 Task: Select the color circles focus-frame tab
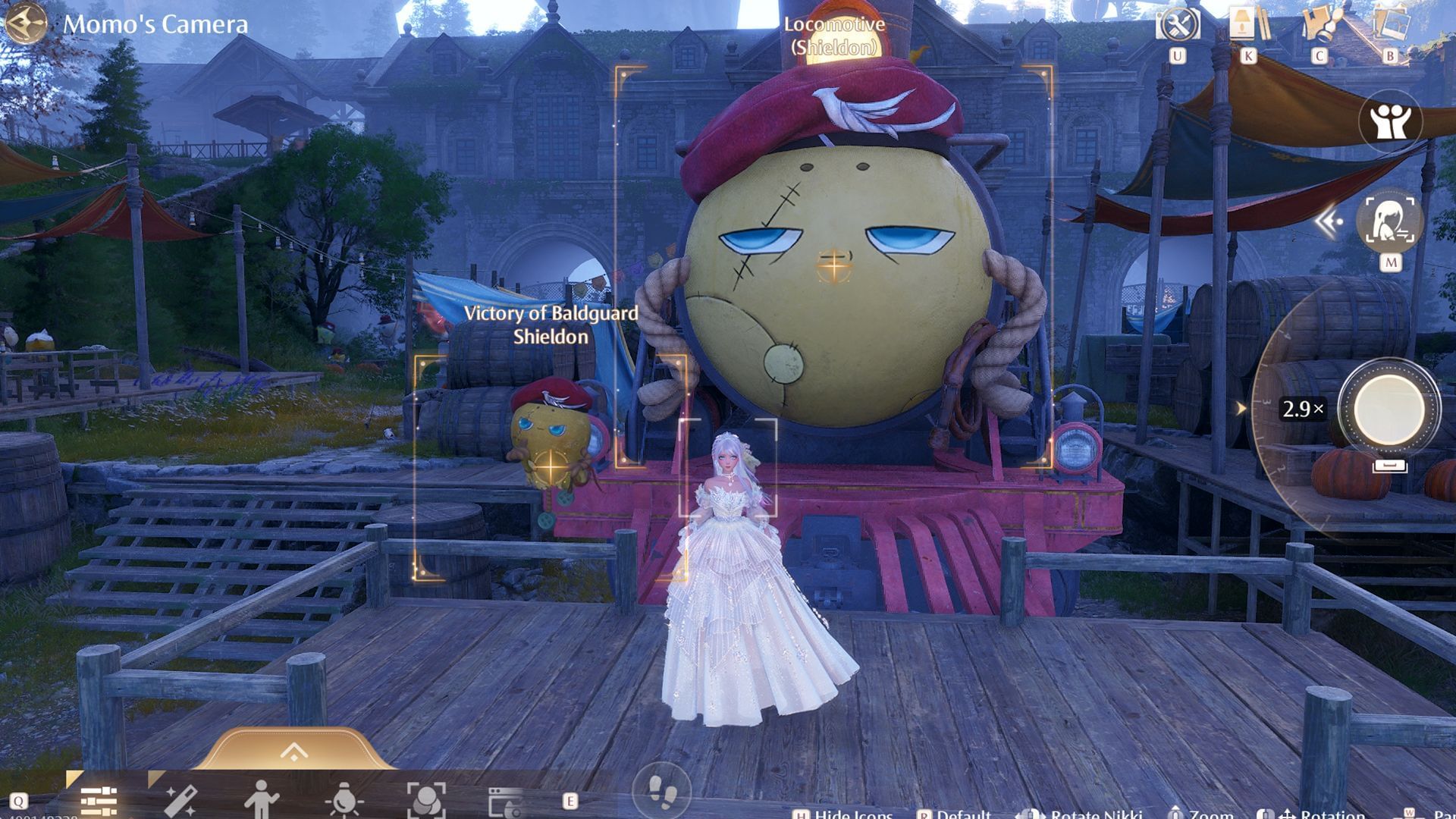click(425, 801)
